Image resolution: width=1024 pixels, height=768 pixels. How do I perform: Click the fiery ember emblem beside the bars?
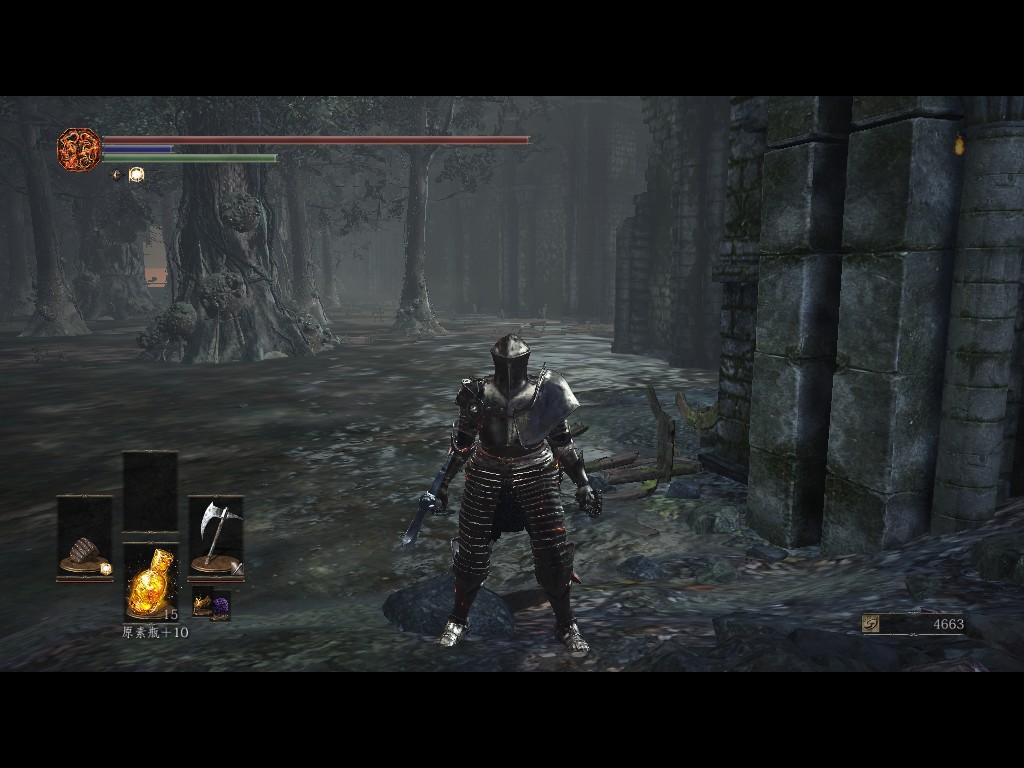[x=78, y=149]
